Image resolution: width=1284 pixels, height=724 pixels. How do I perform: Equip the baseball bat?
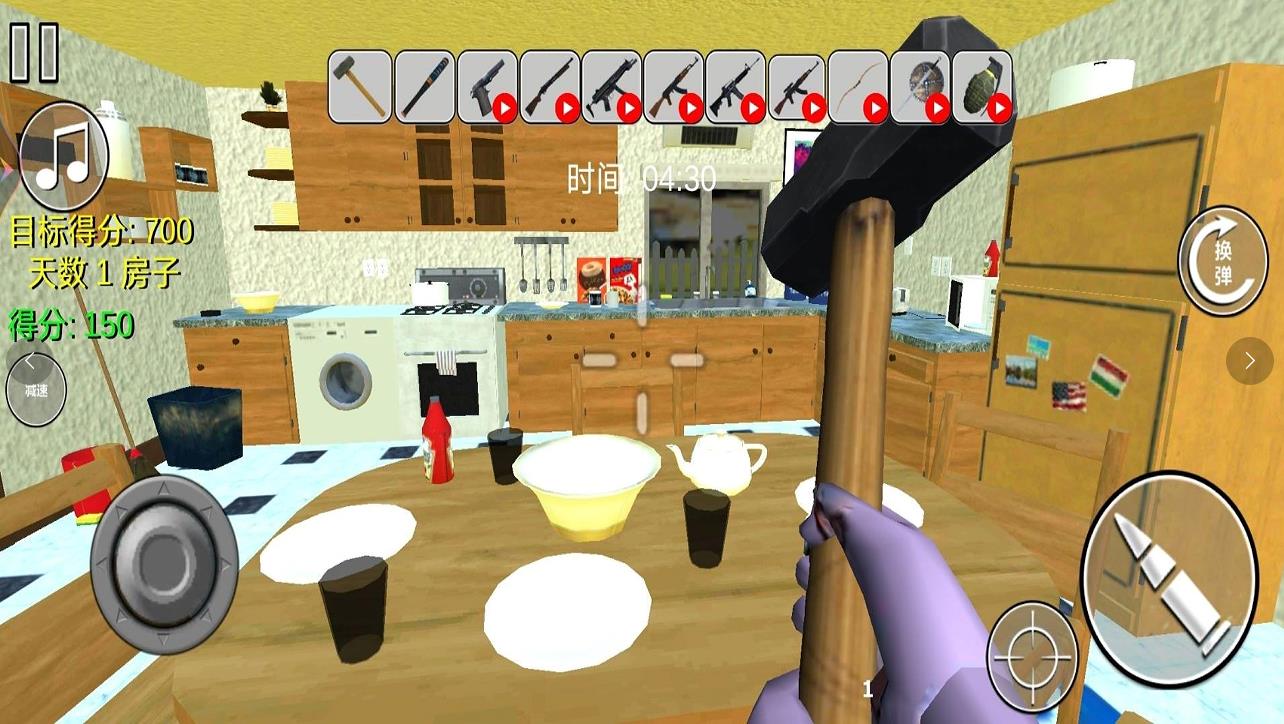point(423,87)
